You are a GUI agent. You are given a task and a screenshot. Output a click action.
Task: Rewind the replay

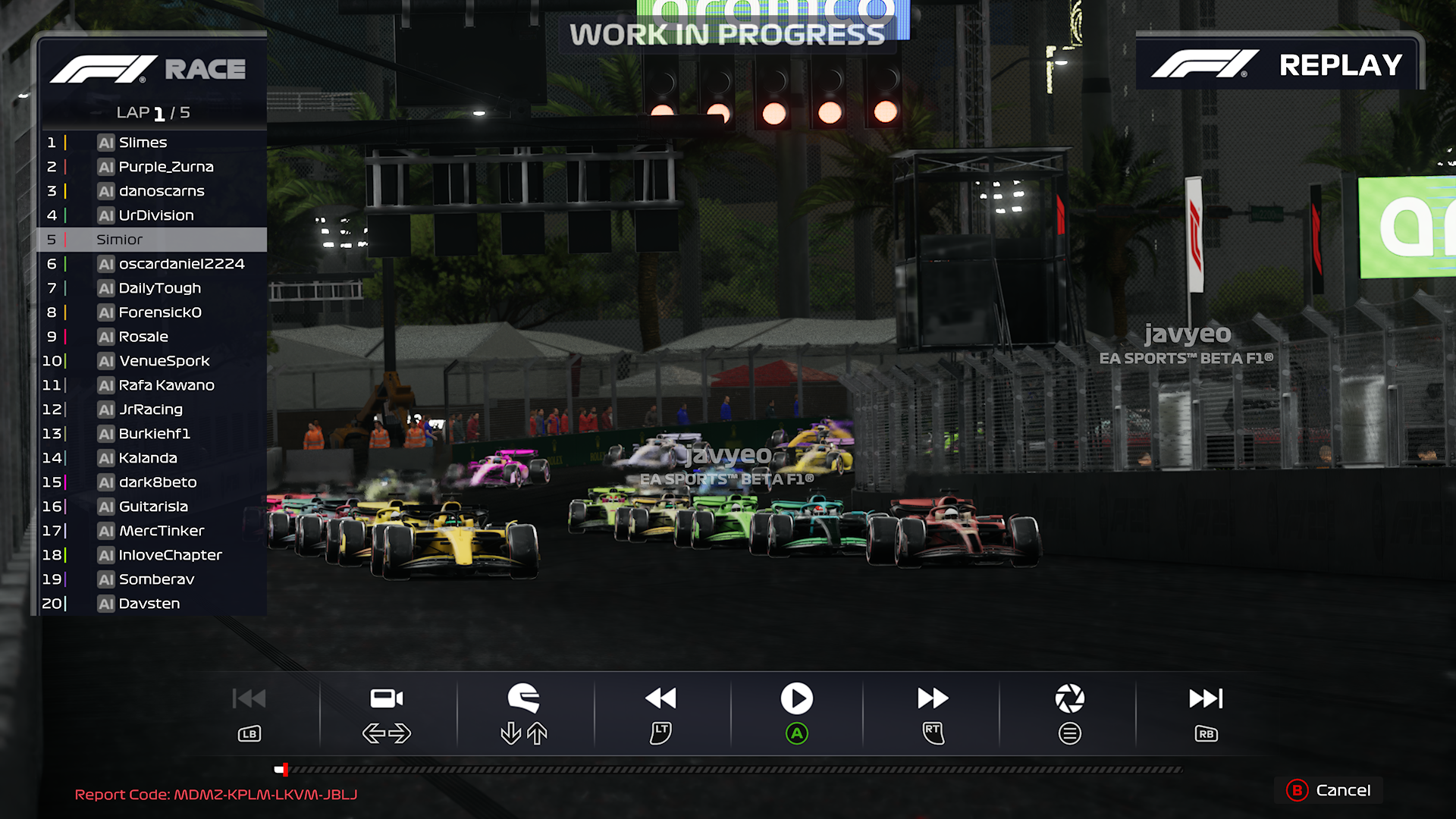pos(661,698)
